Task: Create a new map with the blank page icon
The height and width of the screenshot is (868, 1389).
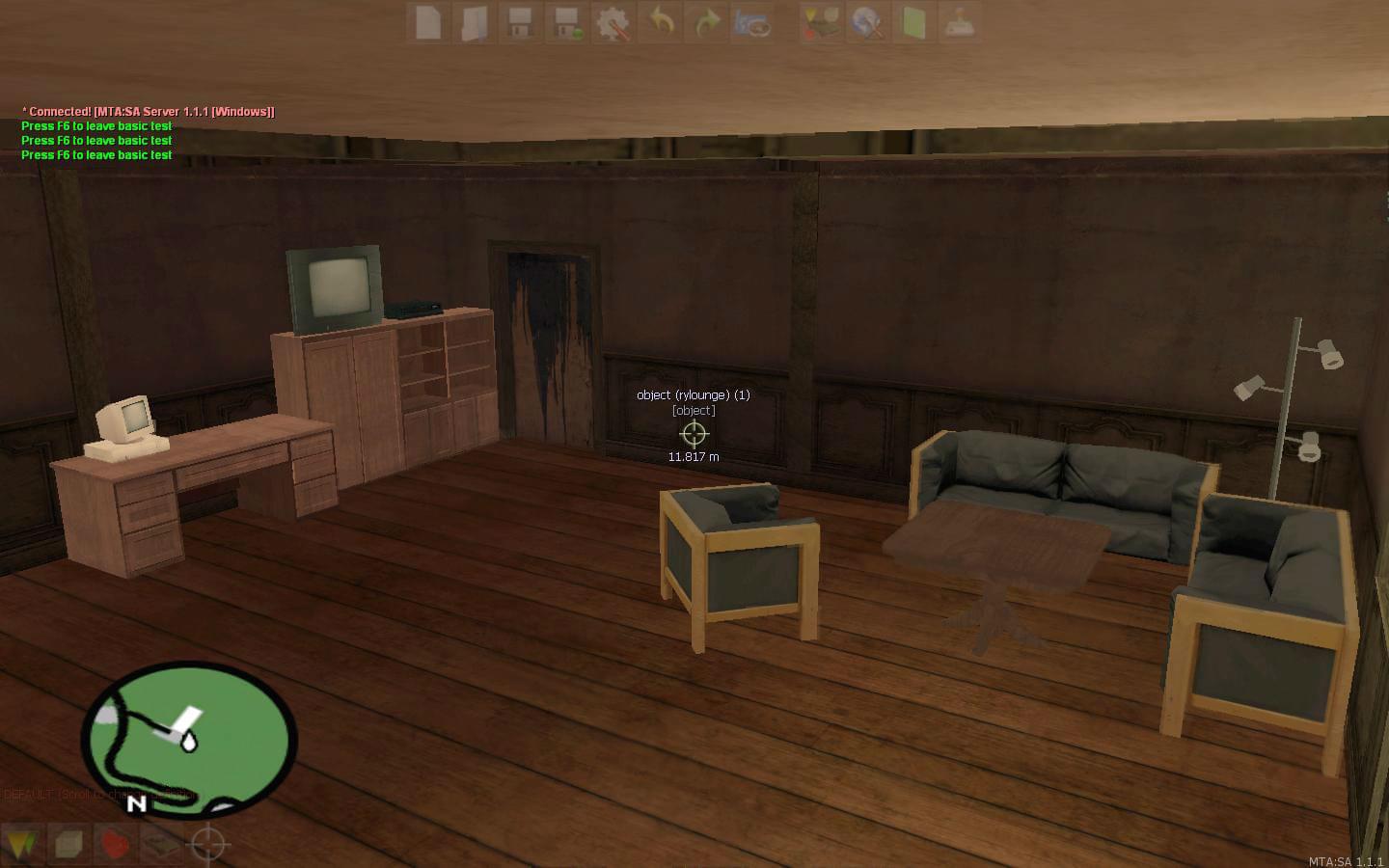Action: pyautogui.click(x=428, y=22)
